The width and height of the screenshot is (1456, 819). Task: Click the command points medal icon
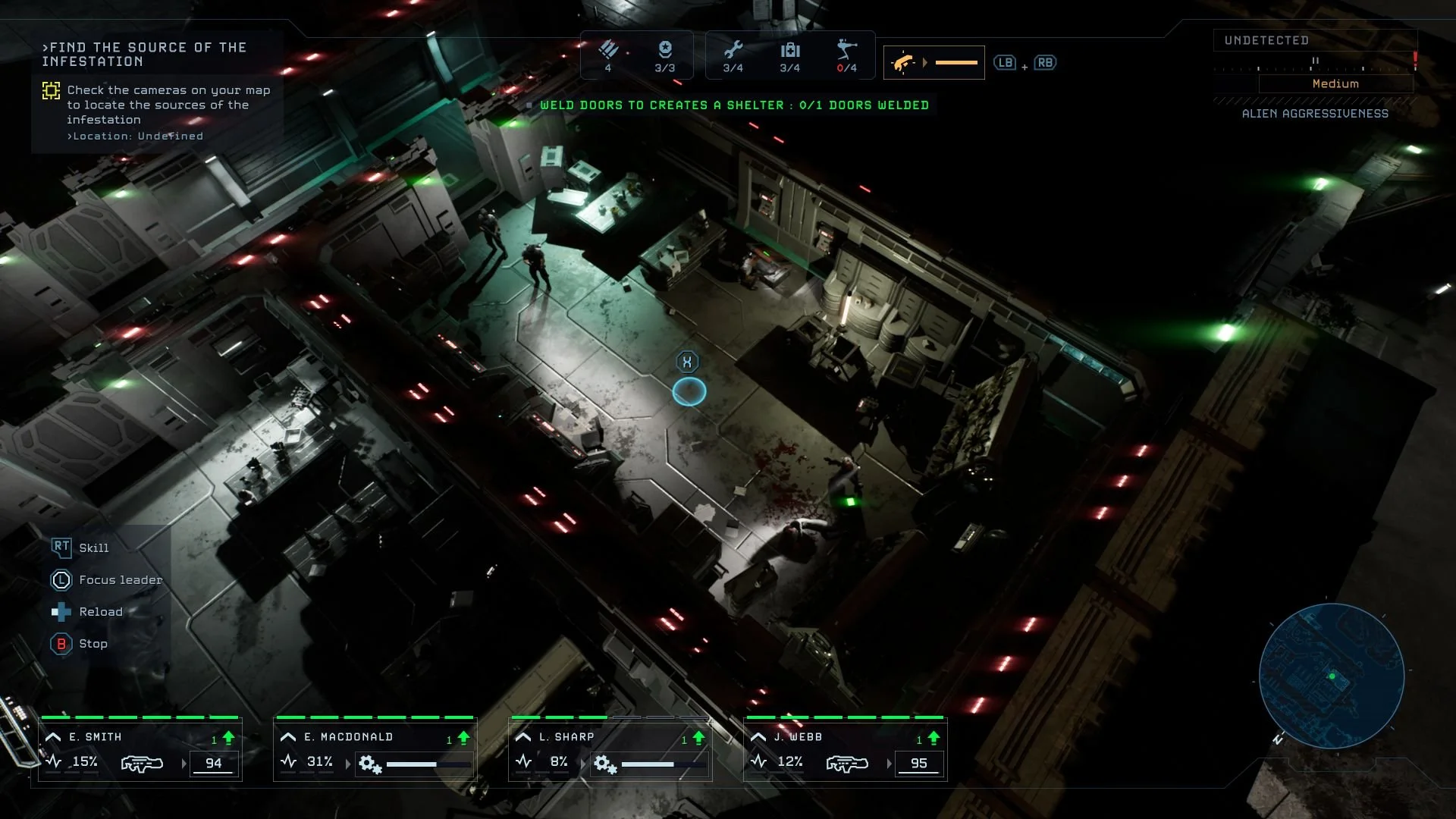tap(665, 50)
